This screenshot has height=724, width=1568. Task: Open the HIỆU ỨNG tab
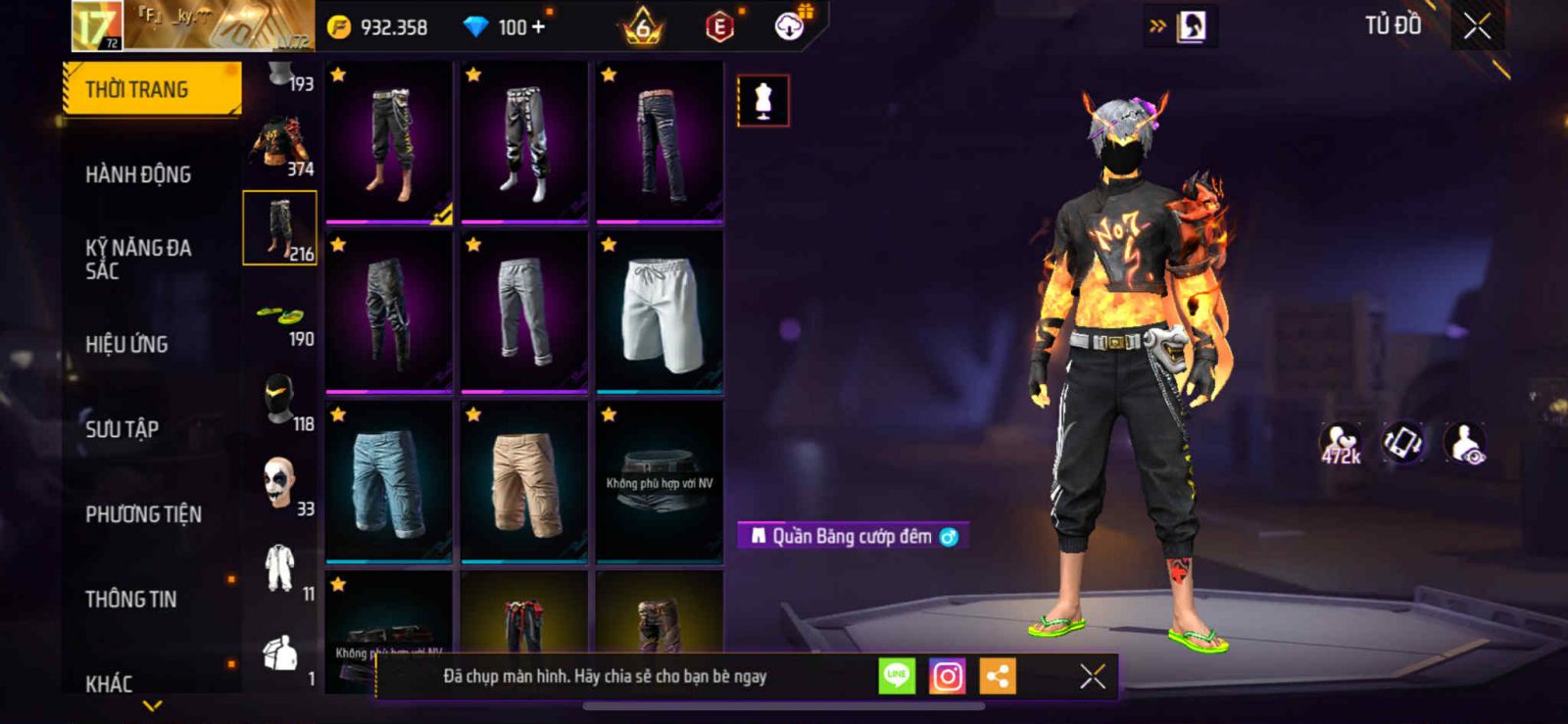tap(126, 344)
